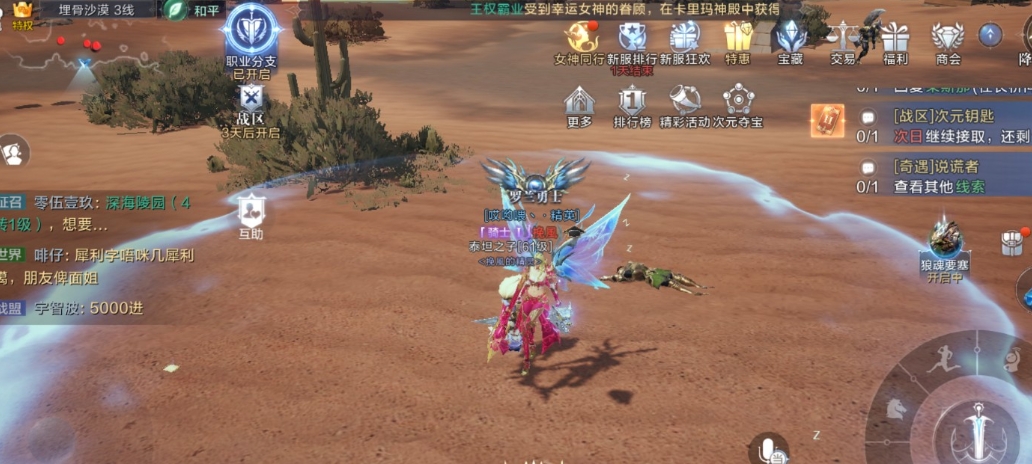Open the 女神同行 event icon
The width and height of the screenshot is (1032, 464).
[580, 37]
